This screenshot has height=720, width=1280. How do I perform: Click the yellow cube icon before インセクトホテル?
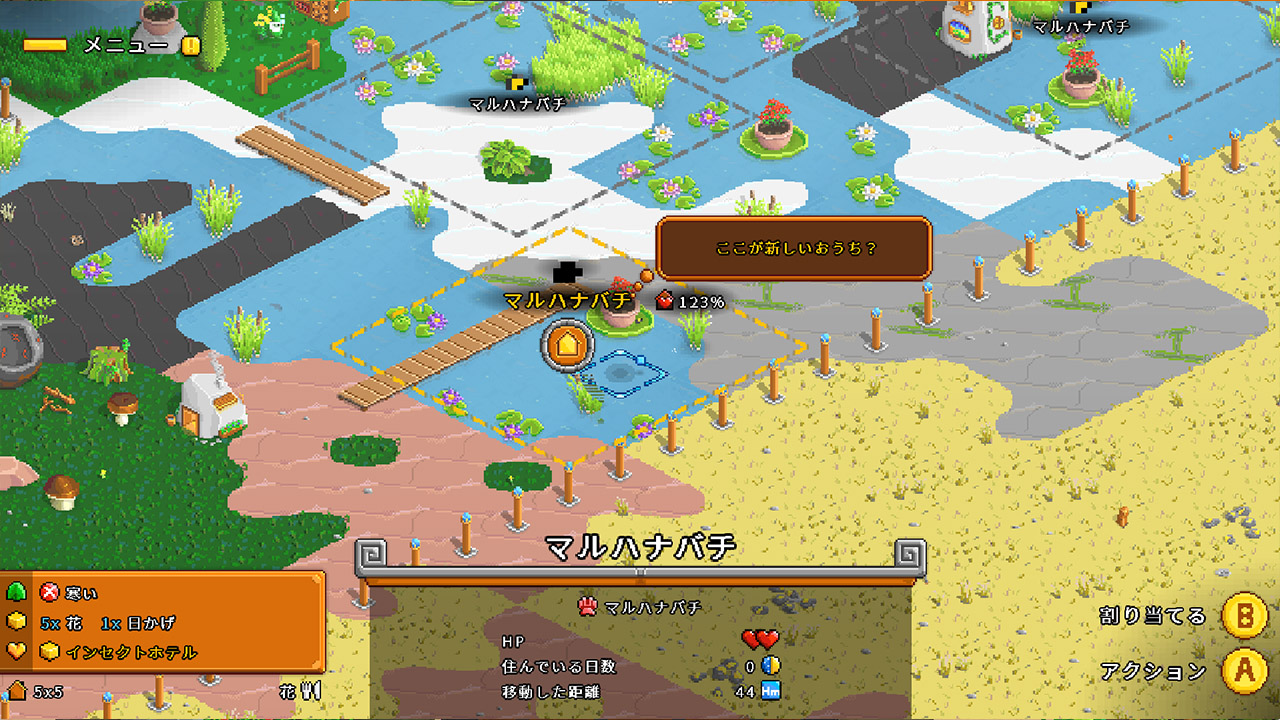[x=49, y=650]
